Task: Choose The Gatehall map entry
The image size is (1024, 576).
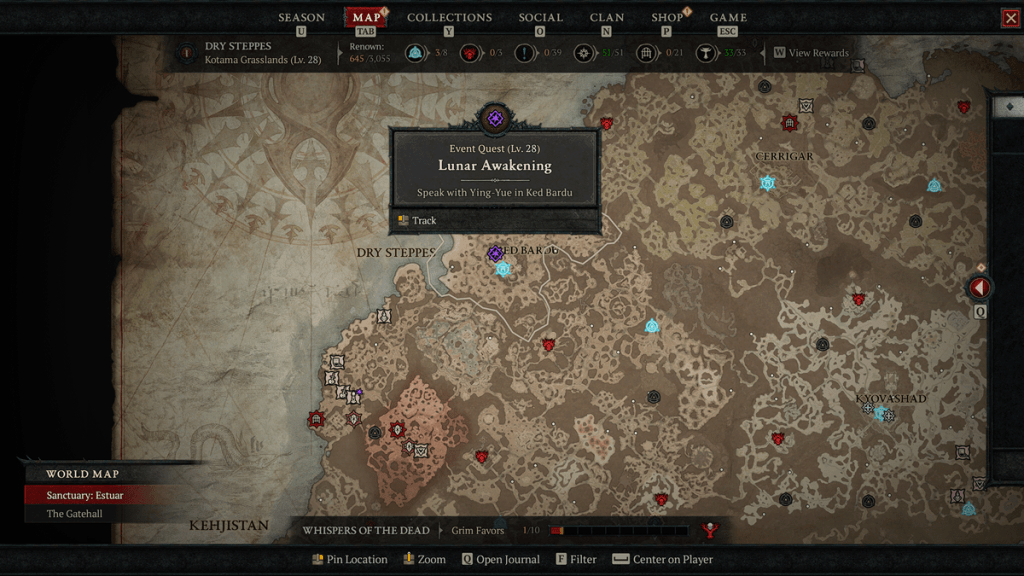Action: click(x=74, y=514)
